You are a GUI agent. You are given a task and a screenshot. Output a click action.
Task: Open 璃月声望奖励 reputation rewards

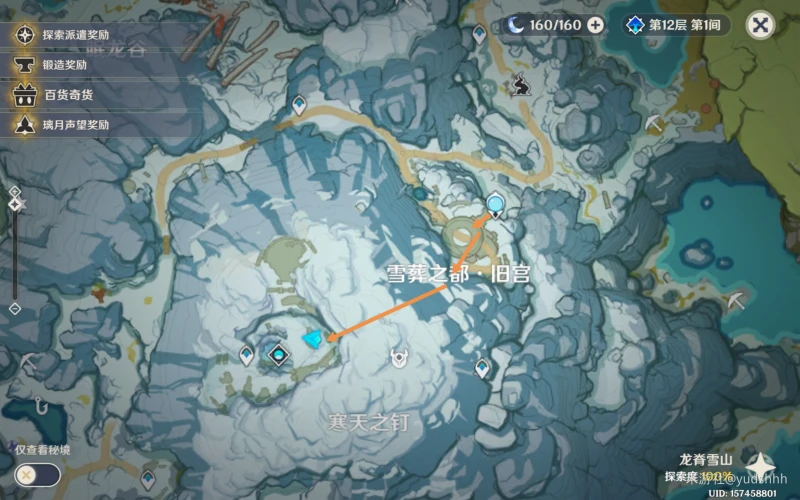[x=63, y=125]
